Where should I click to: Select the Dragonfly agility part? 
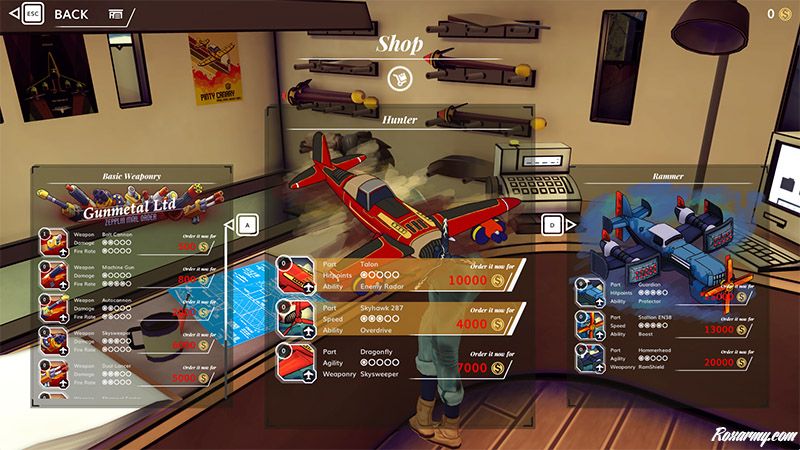pos(400,361)
